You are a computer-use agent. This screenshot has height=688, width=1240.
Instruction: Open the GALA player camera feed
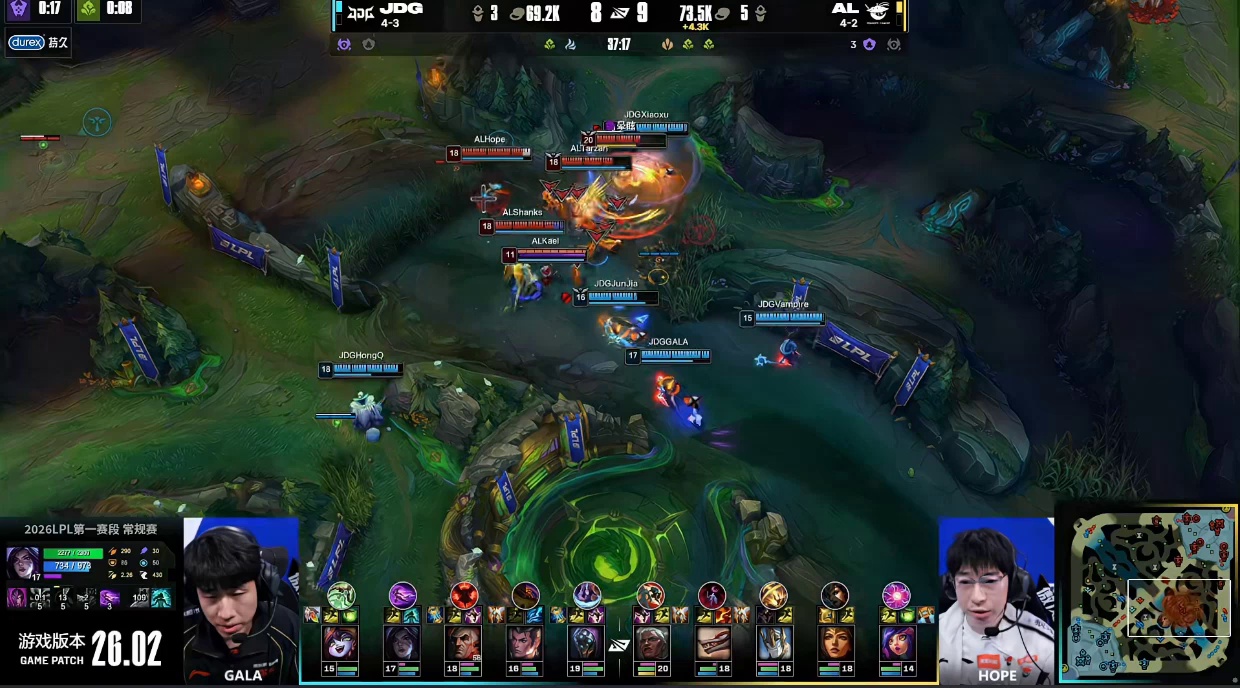(241, 600)
